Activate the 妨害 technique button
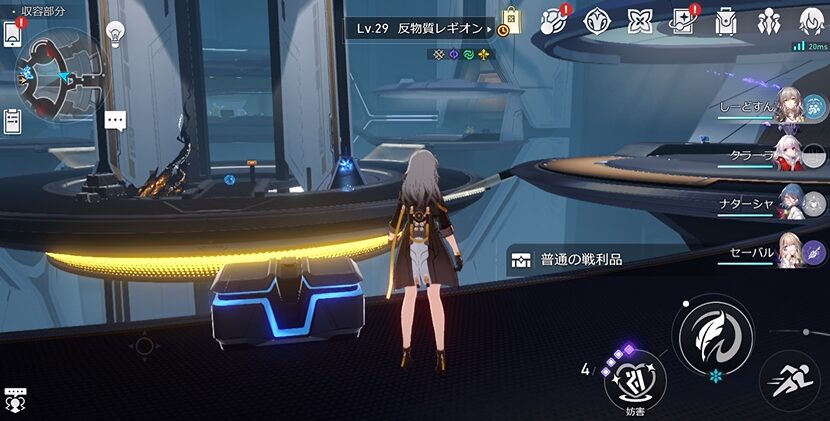 point(636,378)
